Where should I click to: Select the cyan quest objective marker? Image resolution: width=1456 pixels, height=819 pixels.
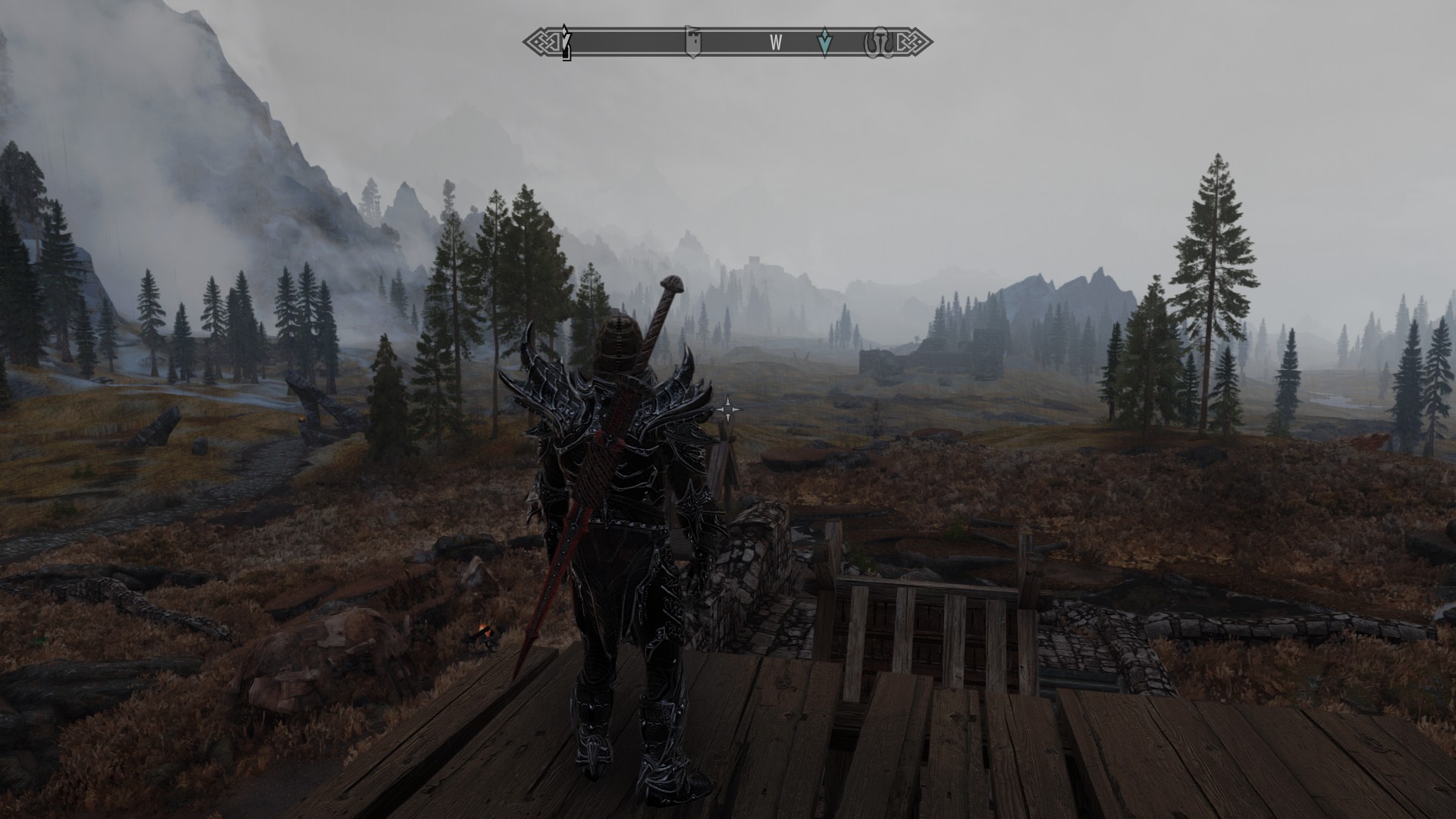(824, 44)
